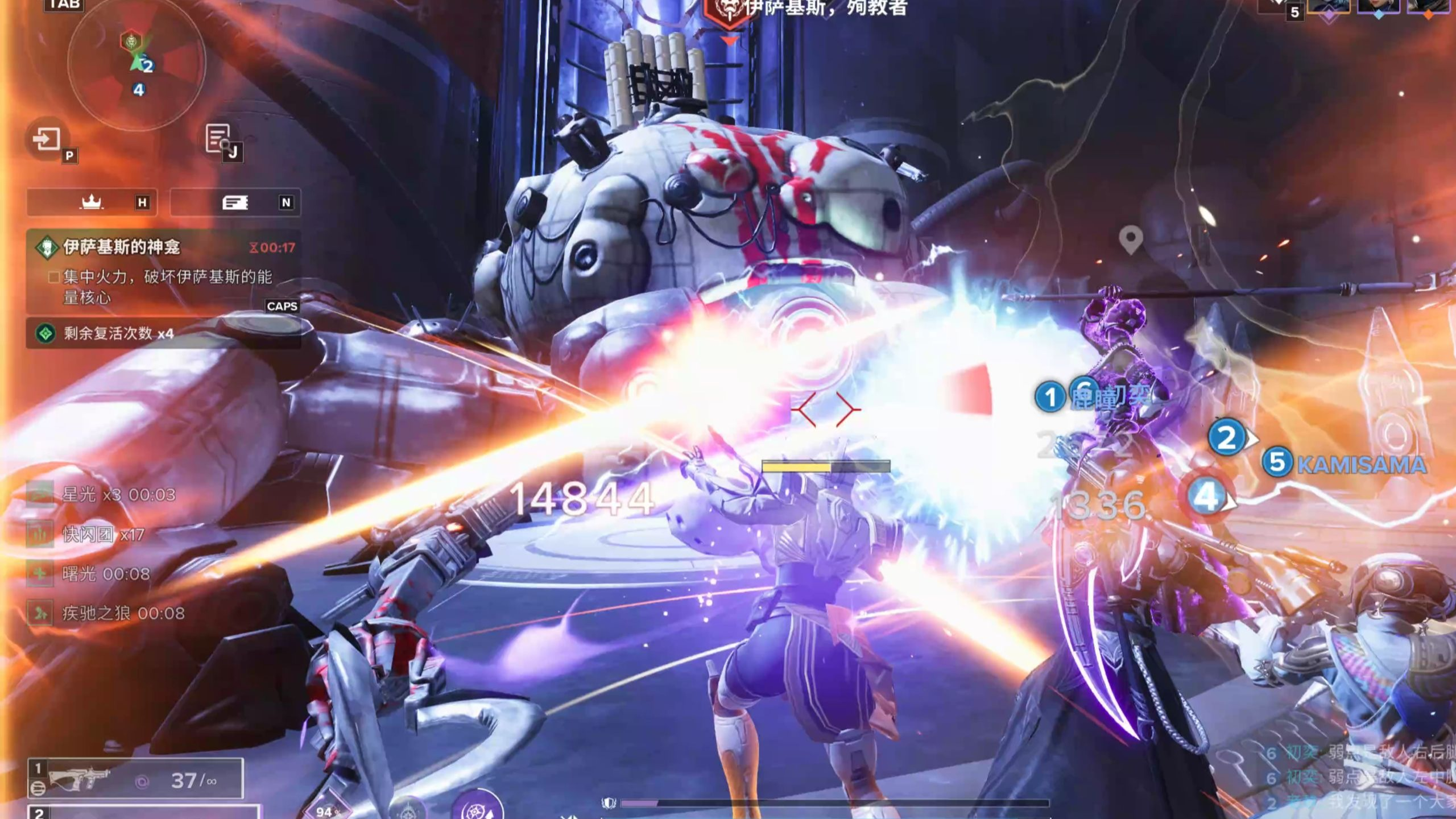The width and height of the screenshot is (1456, 819).
Task: Select the 星光 buff icon
Action: pos(40,494)
